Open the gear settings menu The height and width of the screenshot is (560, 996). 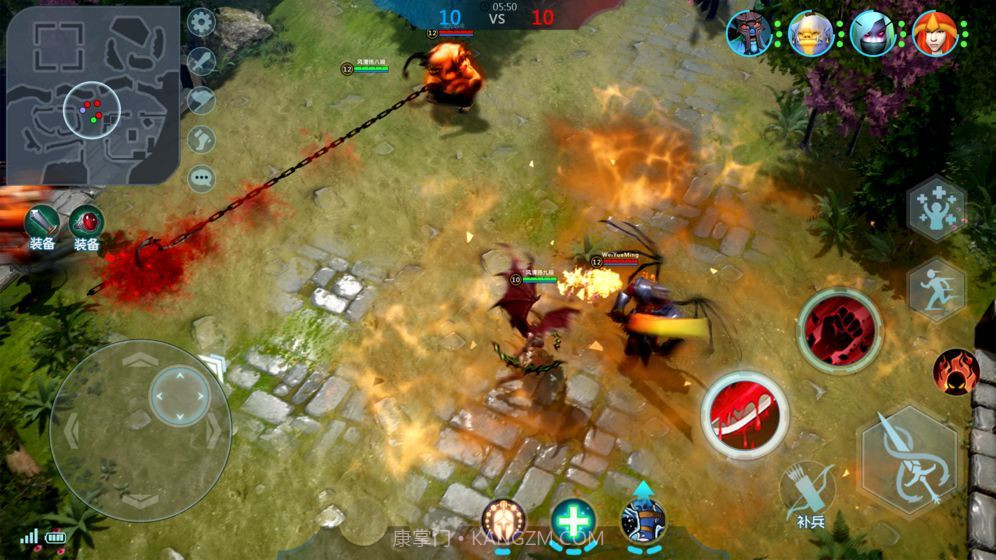coord(202,22)
